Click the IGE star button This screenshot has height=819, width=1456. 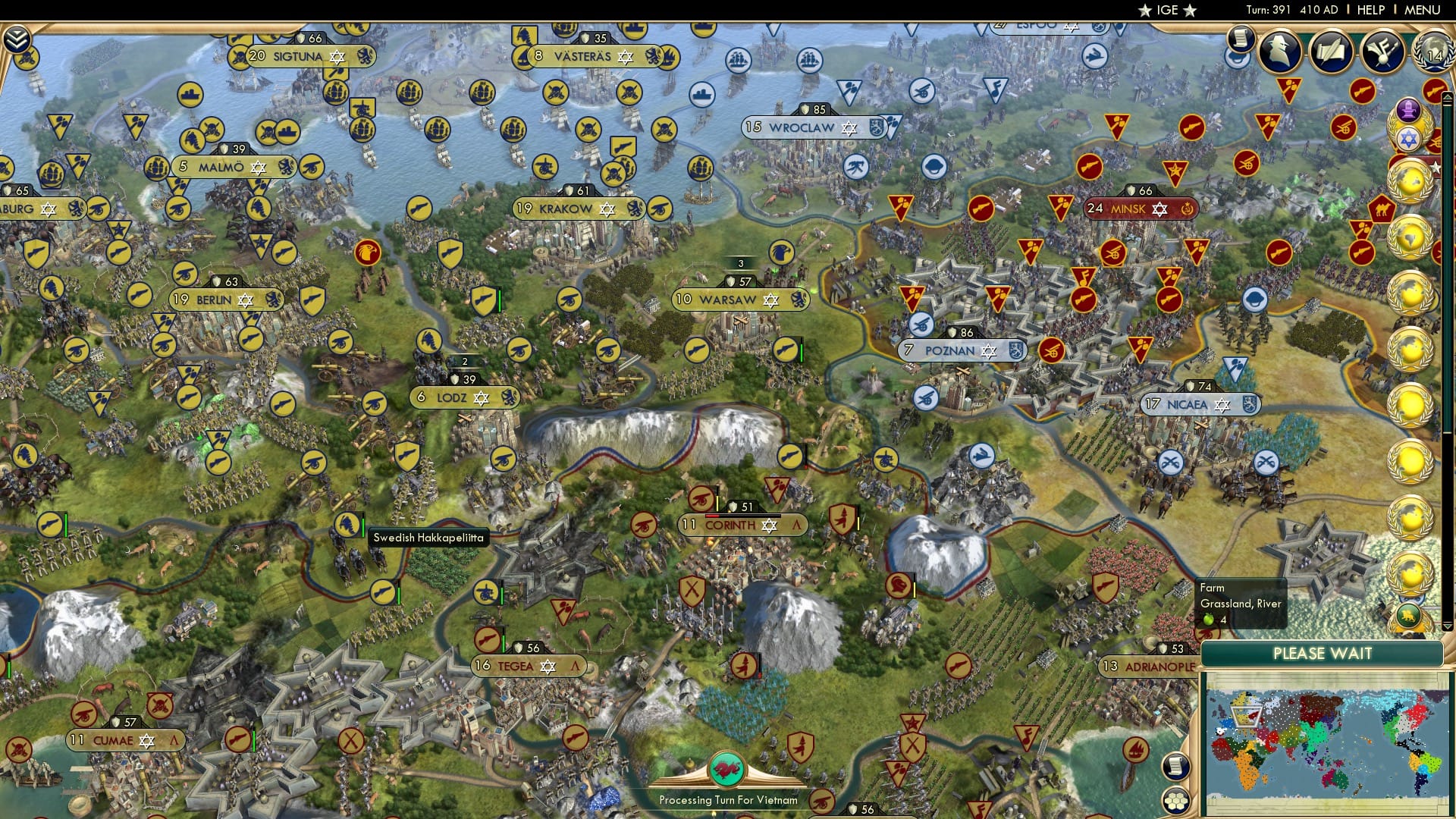tap(1166, 10)
